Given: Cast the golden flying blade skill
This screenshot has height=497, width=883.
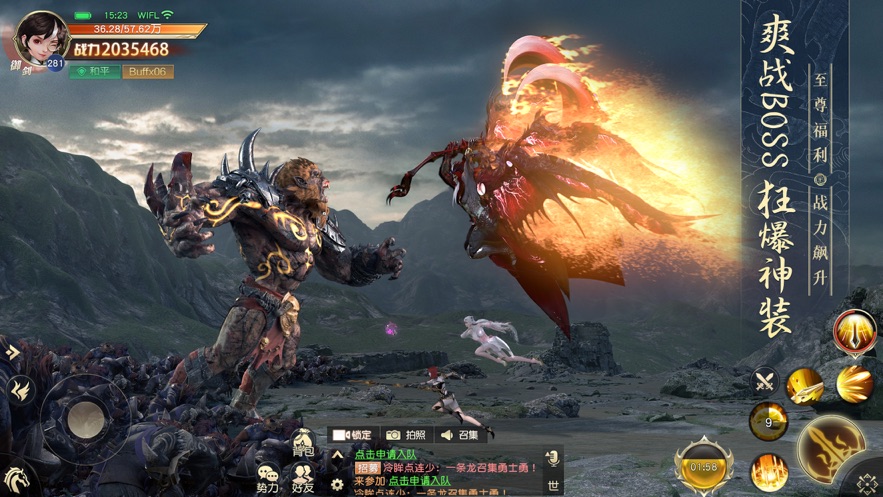Looking at the screenshot, I should coord(803,385).
